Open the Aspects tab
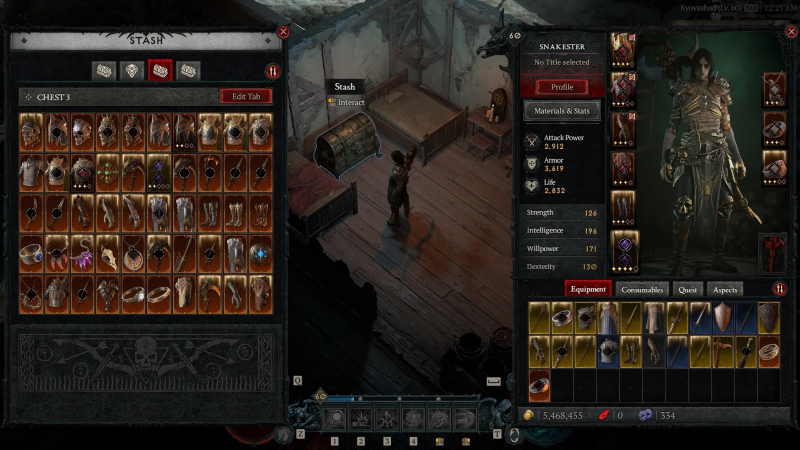The image size is (800, 450). [725, 289]
